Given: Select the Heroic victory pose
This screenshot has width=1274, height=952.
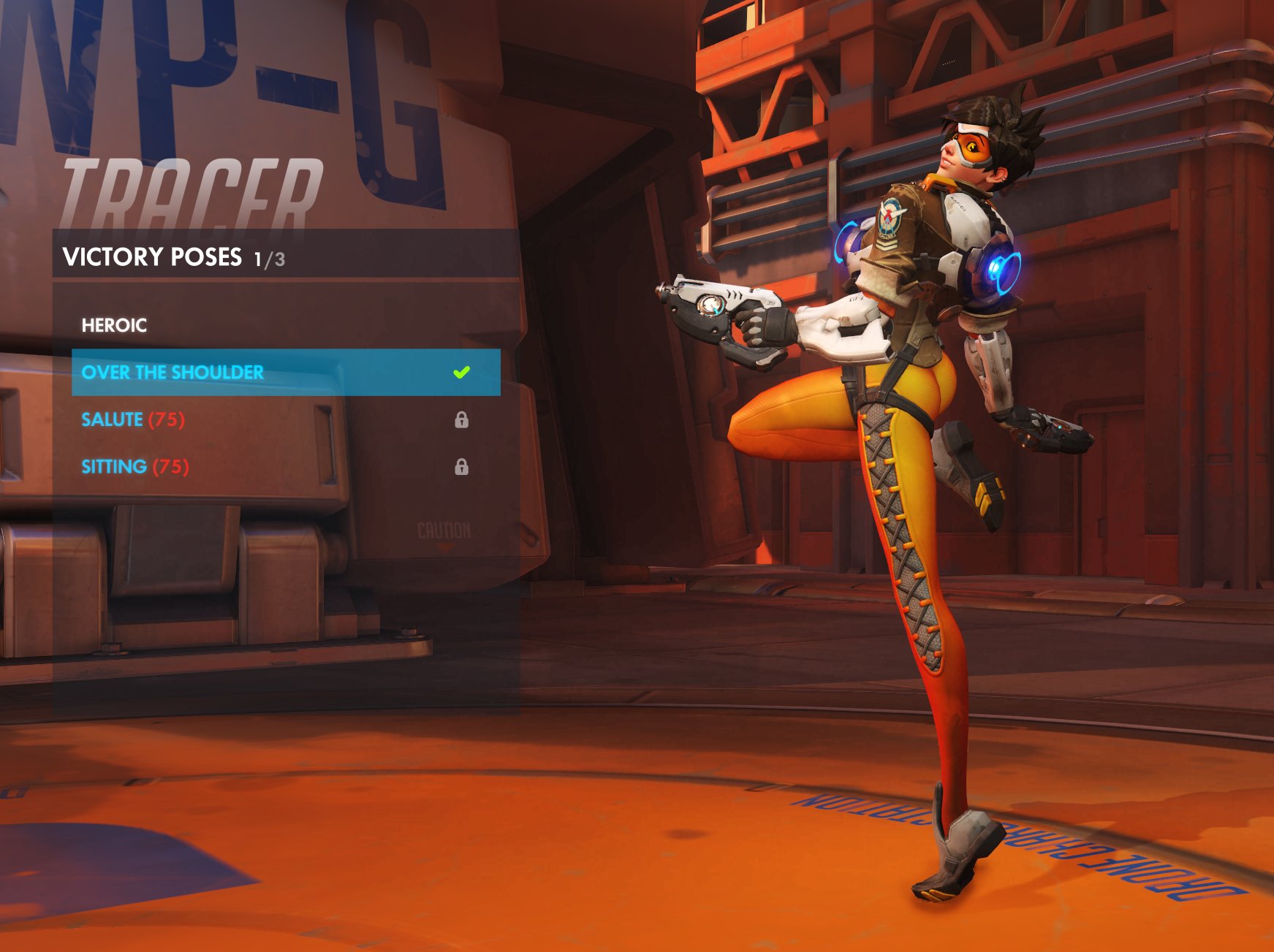Looking at the screenshot, I should coord(113,325).
